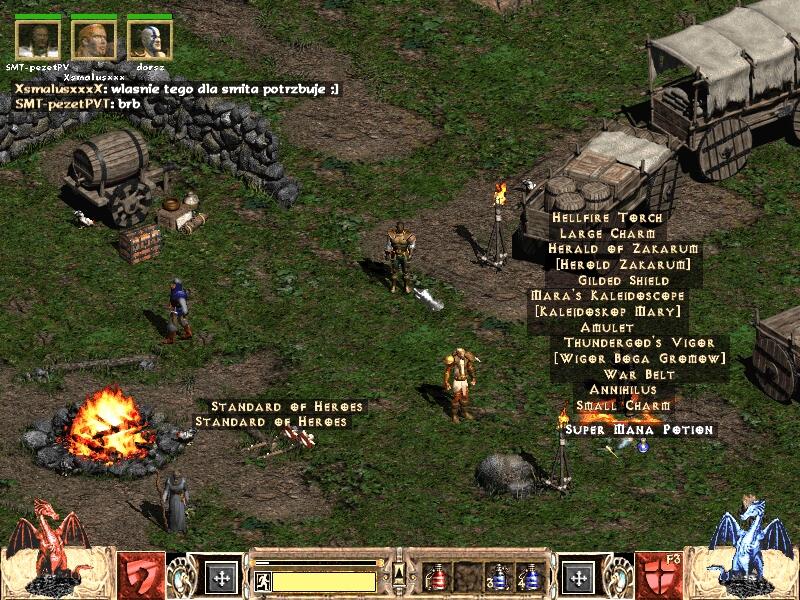Click the Xsmalusxxx party portrait
This screenshot has height=600, width=800.
(x=94, y=39)
